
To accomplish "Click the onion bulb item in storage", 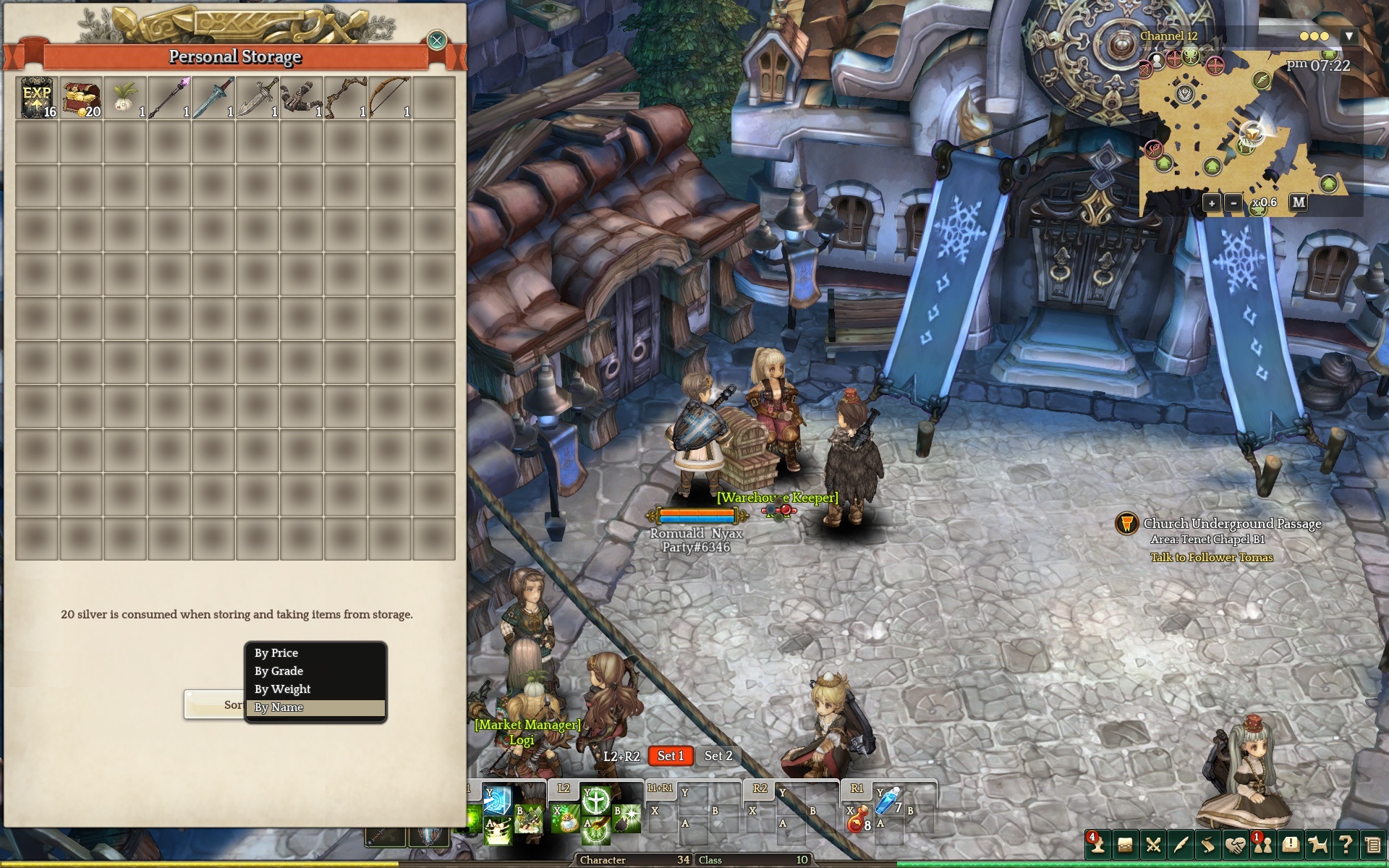I will click(125, 98).
